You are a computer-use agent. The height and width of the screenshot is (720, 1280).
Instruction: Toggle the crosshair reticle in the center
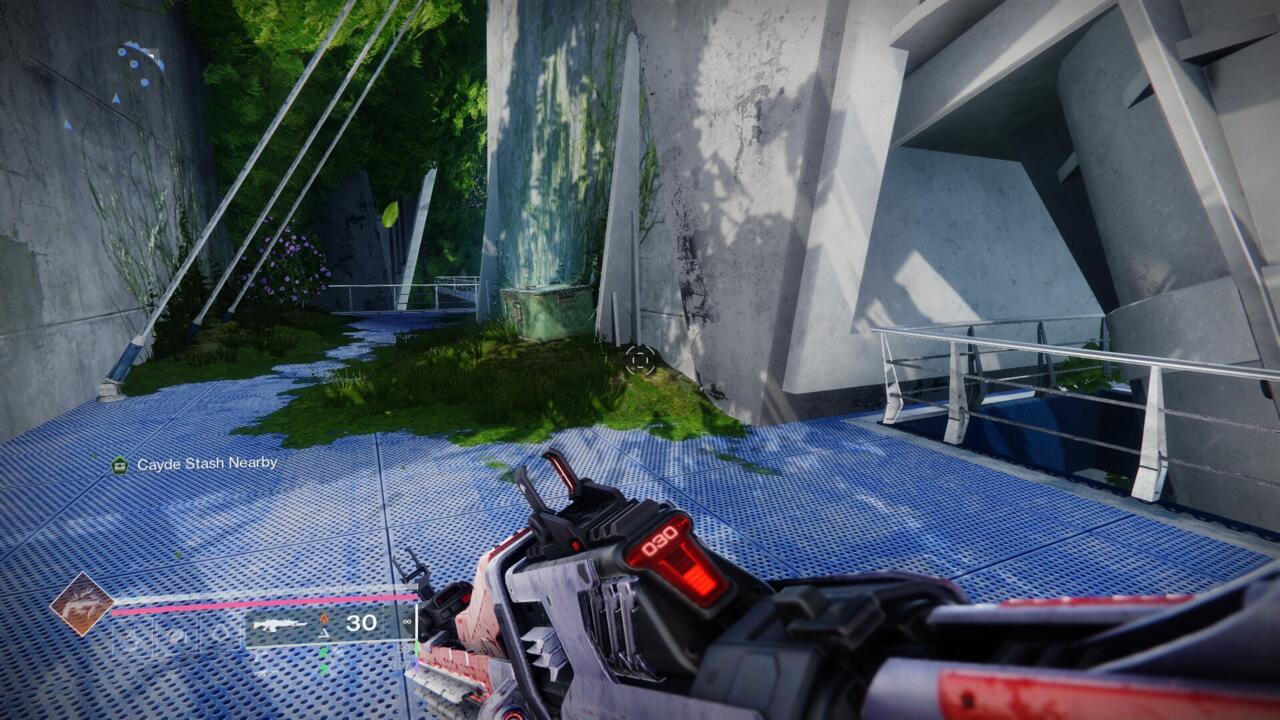click(640, 361)
